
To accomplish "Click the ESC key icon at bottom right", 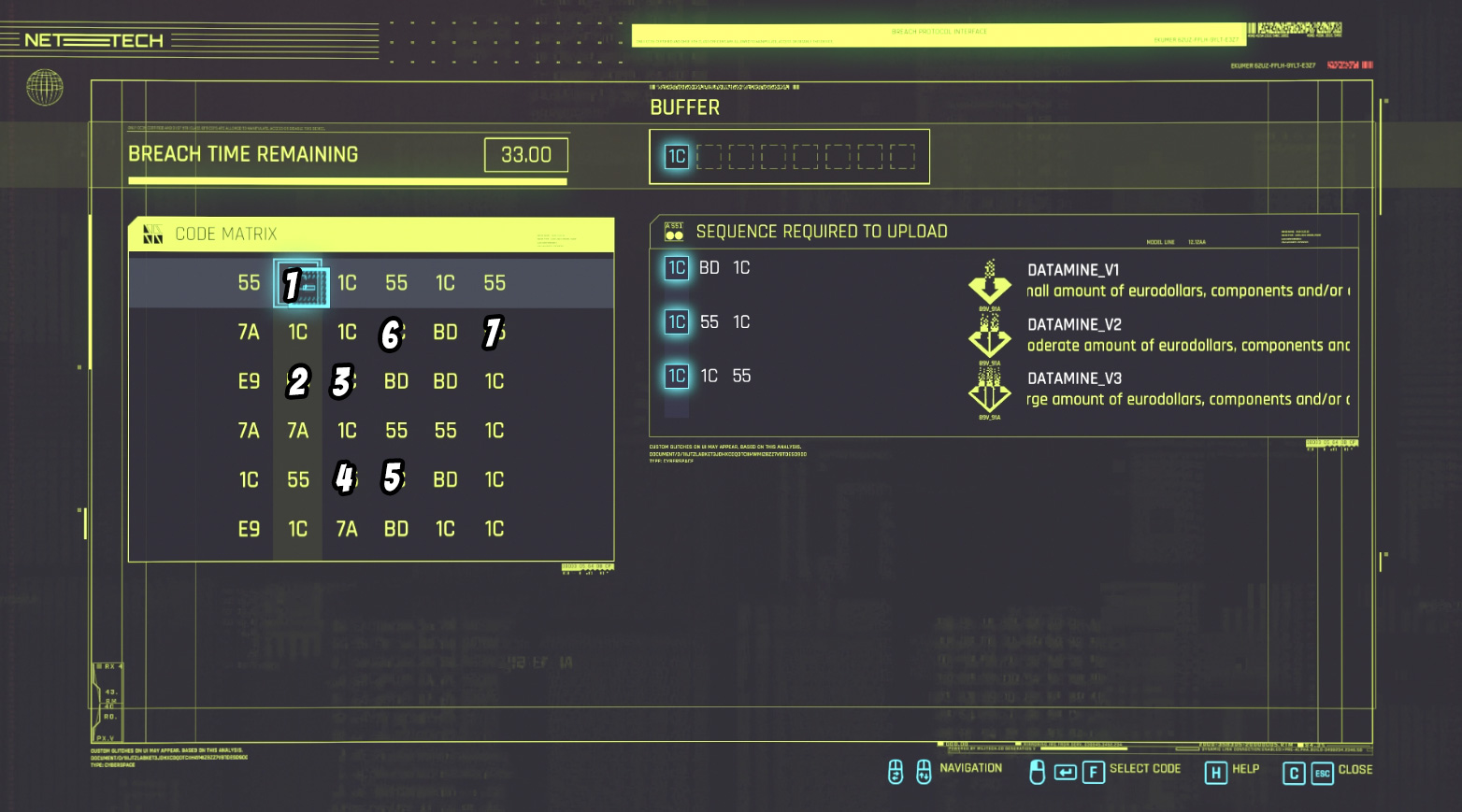I will 1322,773.
